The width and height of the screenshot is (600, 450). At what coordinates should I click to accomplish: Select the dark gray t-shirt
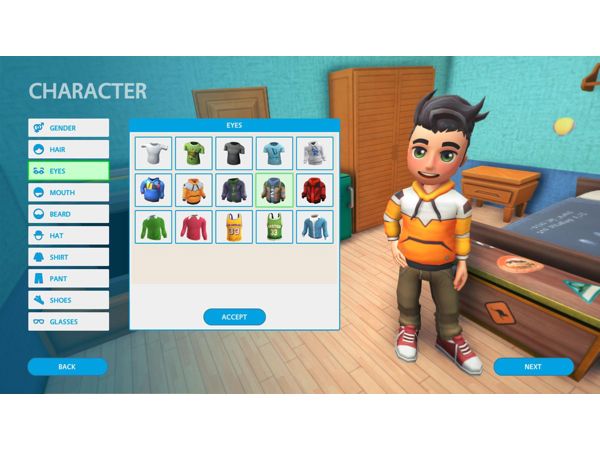(234, 153)
